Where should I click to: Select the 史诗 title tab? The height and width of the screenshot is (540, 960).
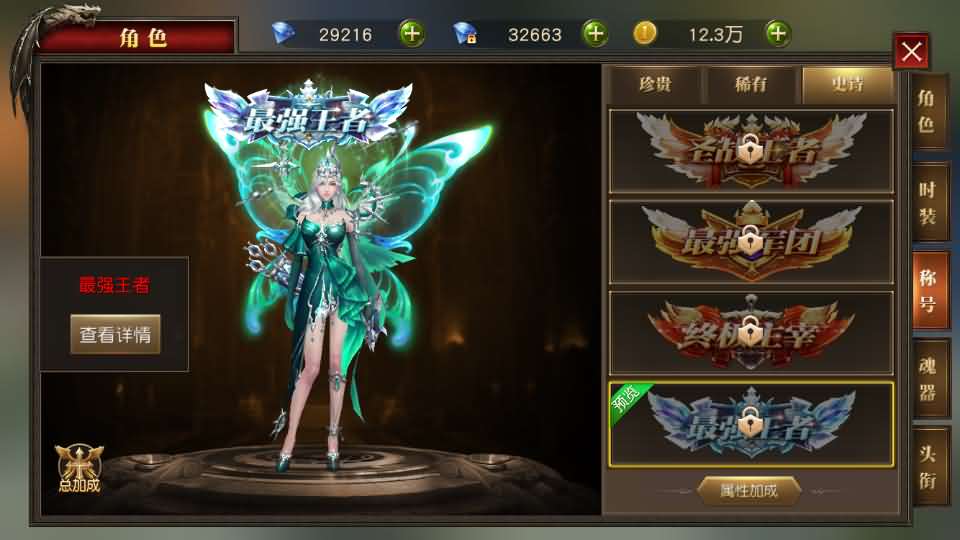coord(846,84)
